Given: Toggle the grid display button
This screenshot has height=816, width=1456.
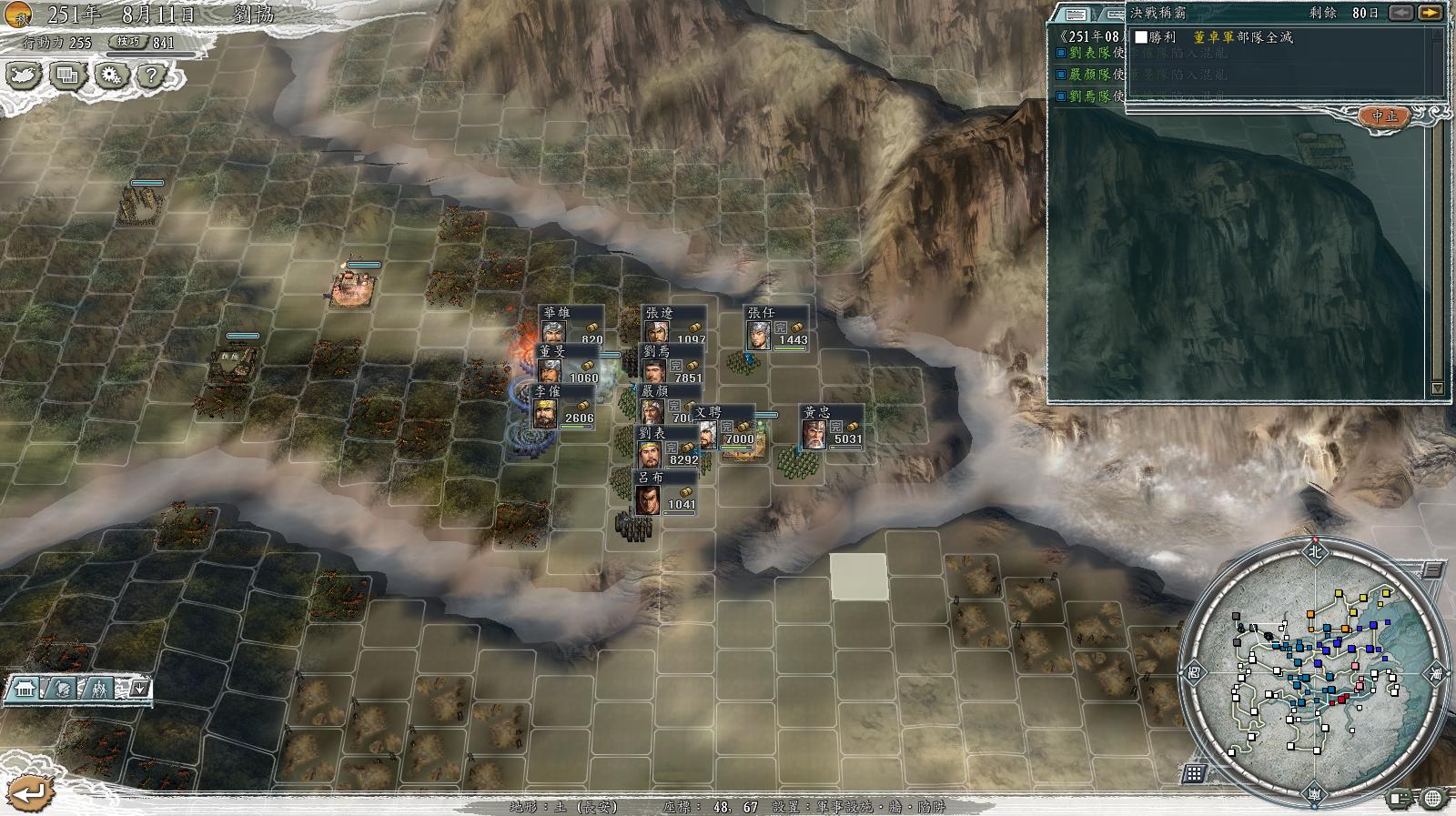Looking at the screenshot, I should tap(1195, 773).
